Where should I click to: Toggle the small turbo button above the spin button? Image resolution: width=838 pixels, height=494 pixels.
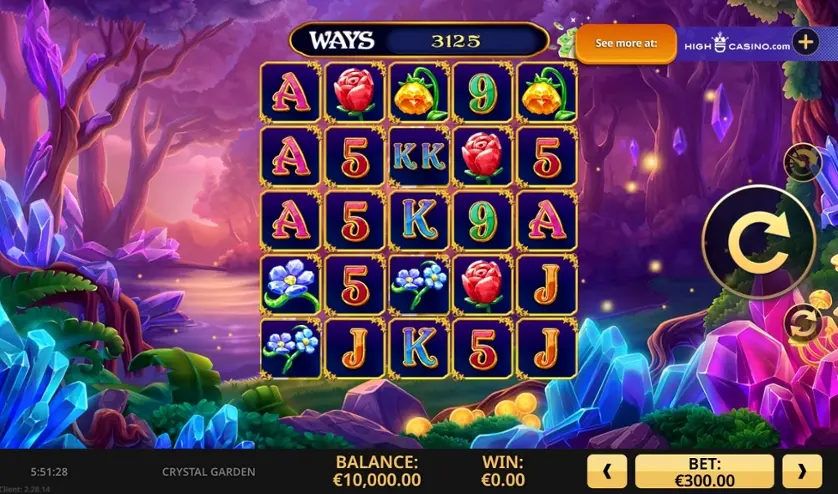click(801, 162)
